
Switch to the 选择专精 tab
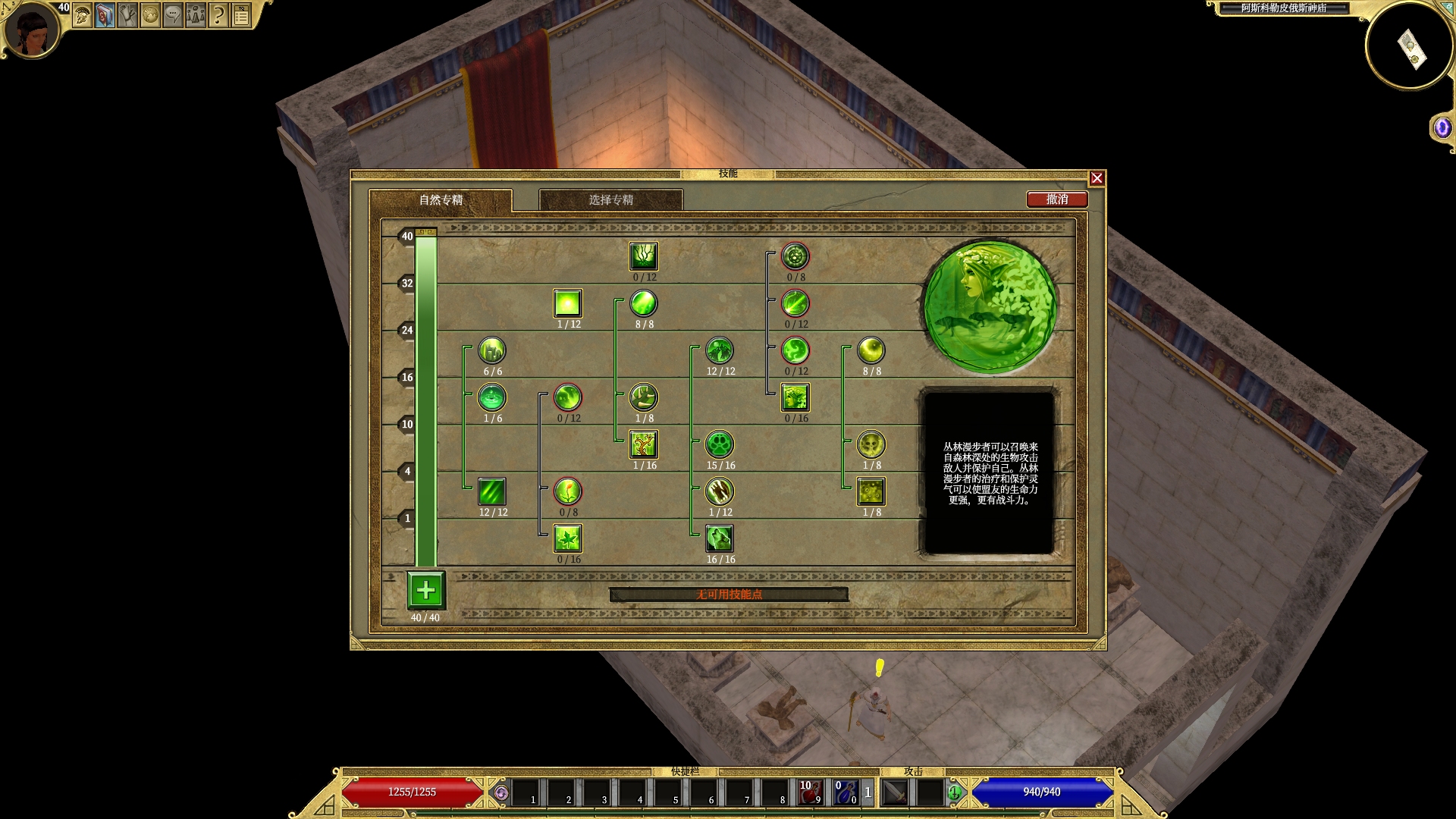pos(610,199)
